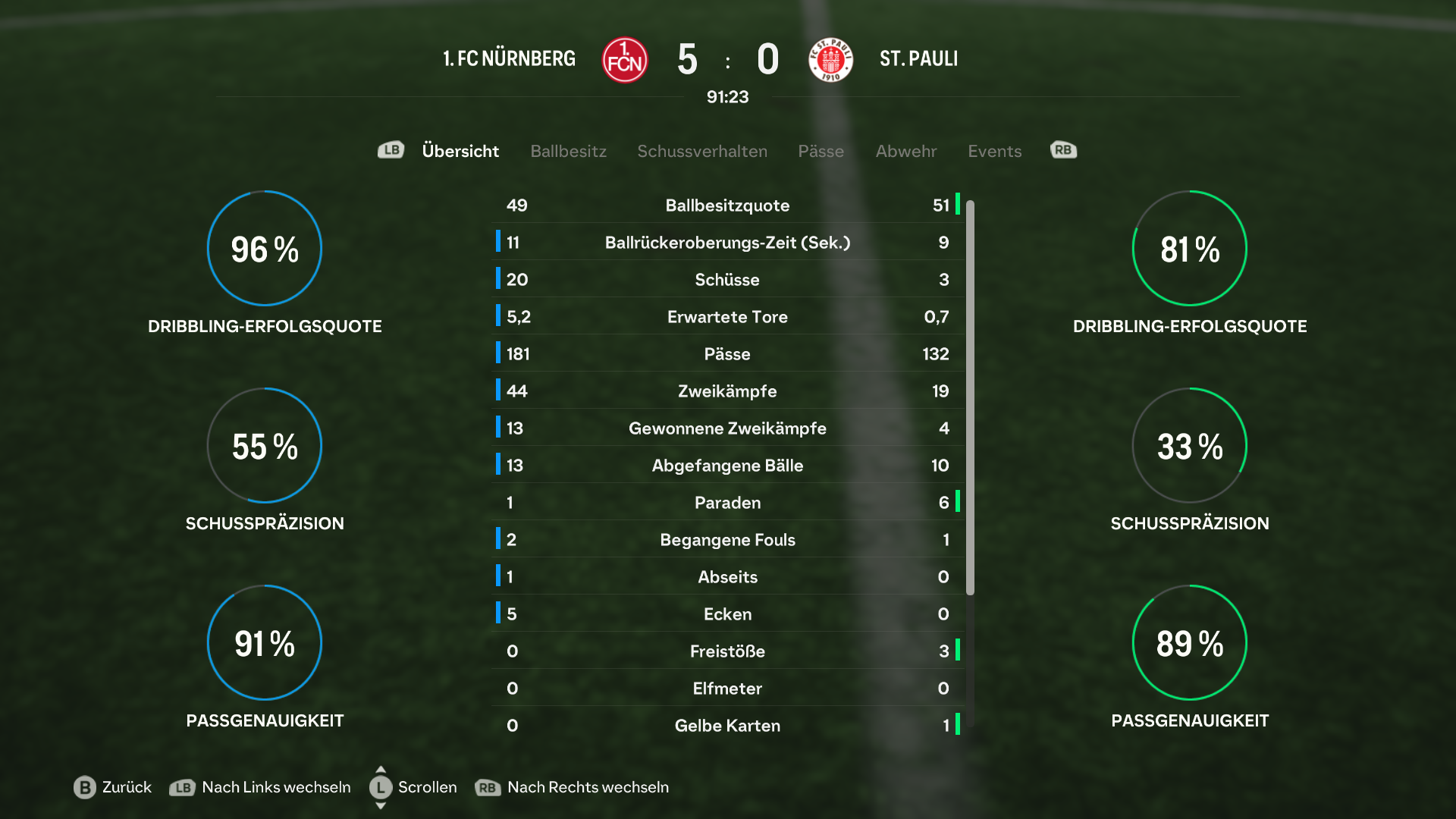The height and width of the screenshot is (819, 1456).
Task: Go back with the Zurück option
Action: [113, 787]
